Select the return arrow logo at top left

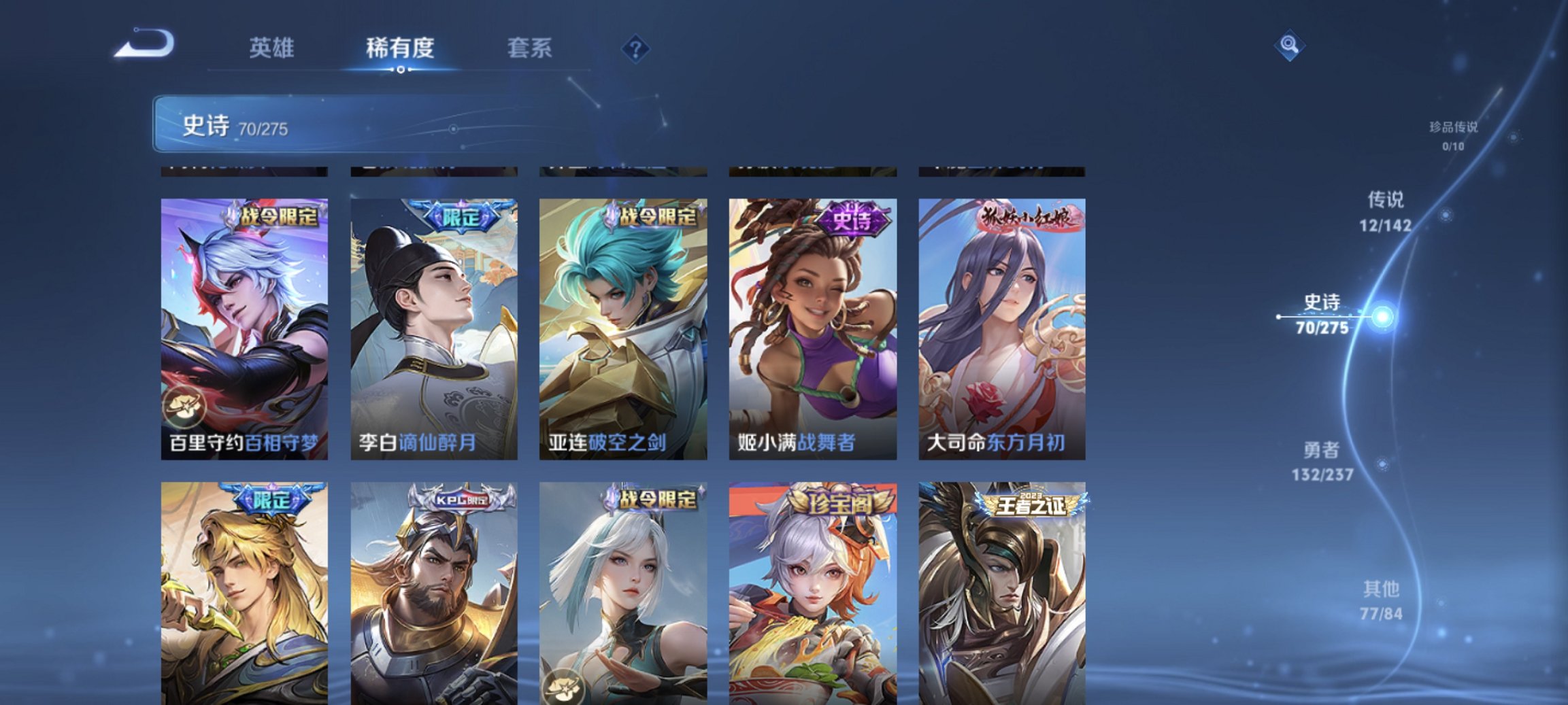145,44
